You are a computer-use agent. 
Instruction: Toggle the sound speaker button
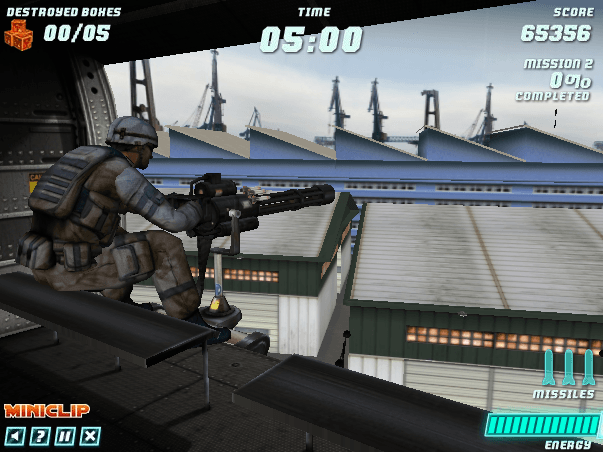pyautogui.click(x=15, y=435)
